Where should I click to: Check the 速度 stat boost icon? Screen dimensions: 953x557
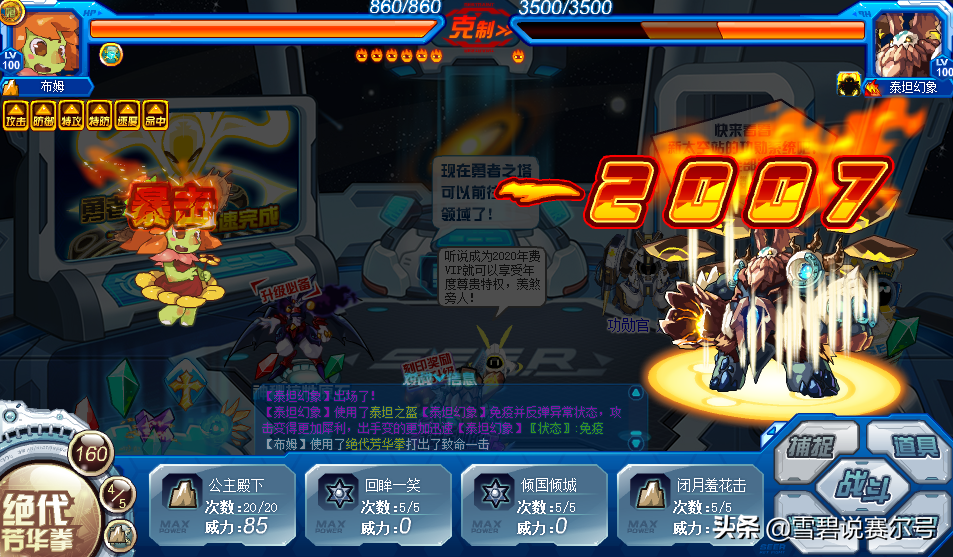point(128,115)
